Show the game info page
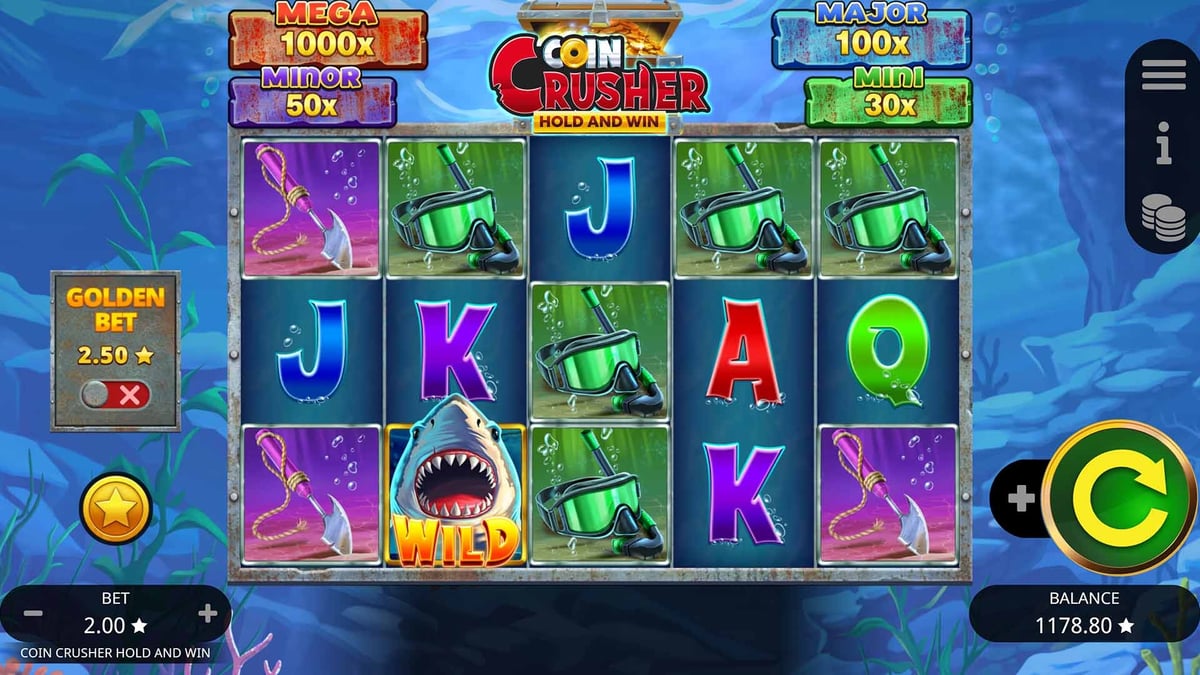This screenshot has height=675, width=1200. (x=1163, y=146)
